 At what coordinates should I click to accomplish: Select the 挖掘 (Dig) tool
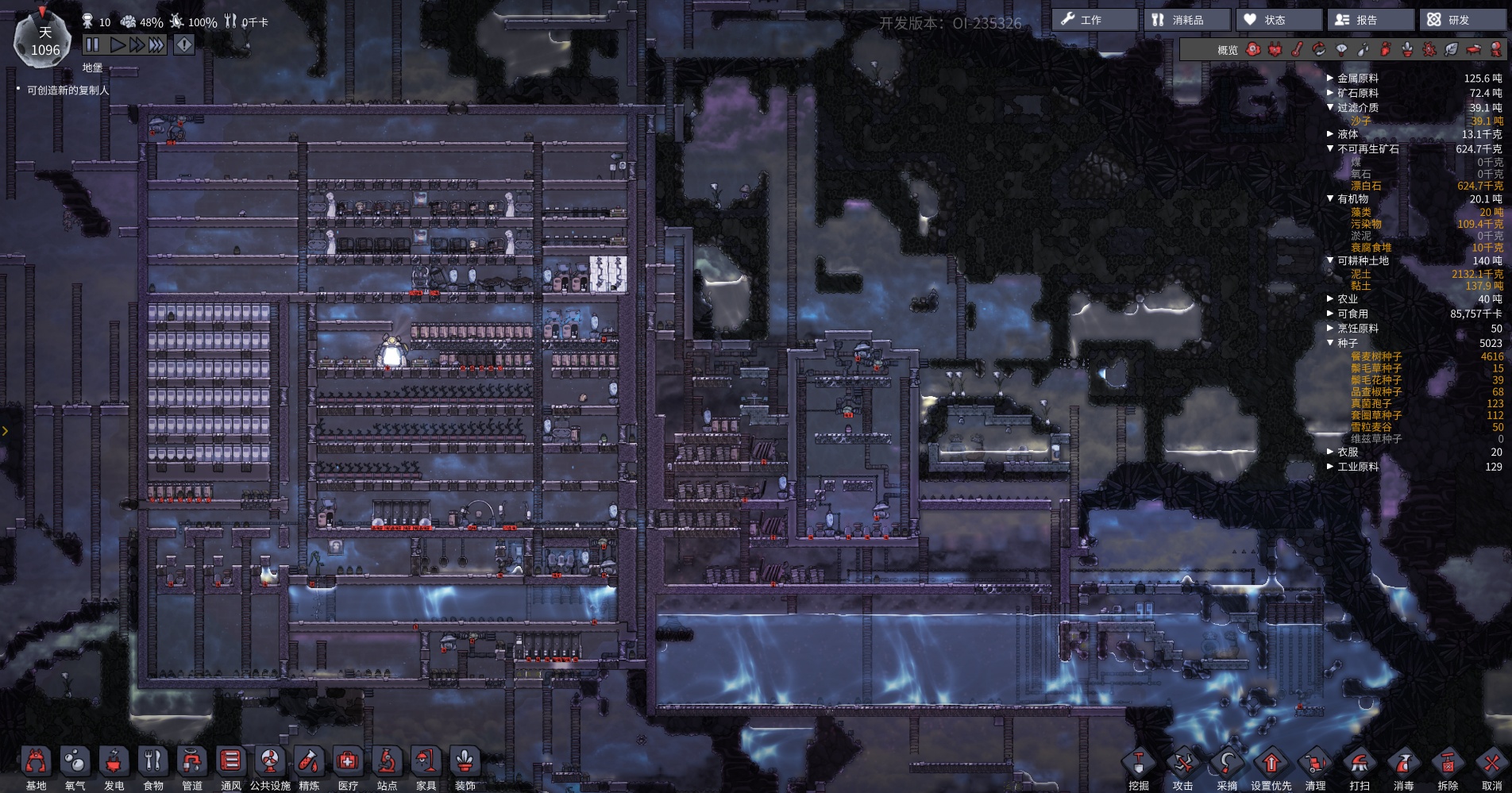point(1139,765)
